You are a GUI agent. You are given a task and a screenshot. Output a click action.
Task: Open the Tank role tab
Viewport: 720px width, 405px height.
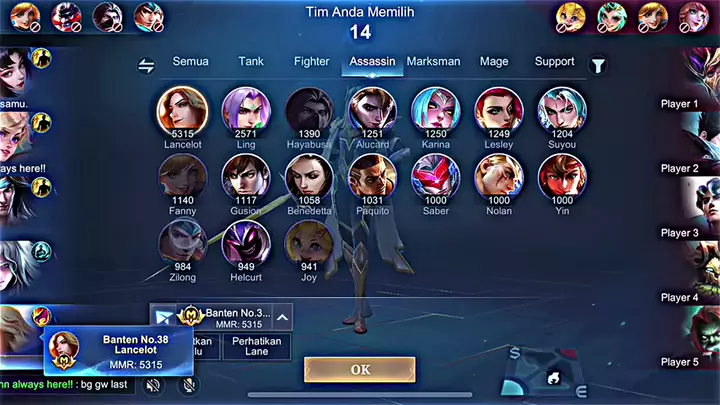(x=251, y=61)
